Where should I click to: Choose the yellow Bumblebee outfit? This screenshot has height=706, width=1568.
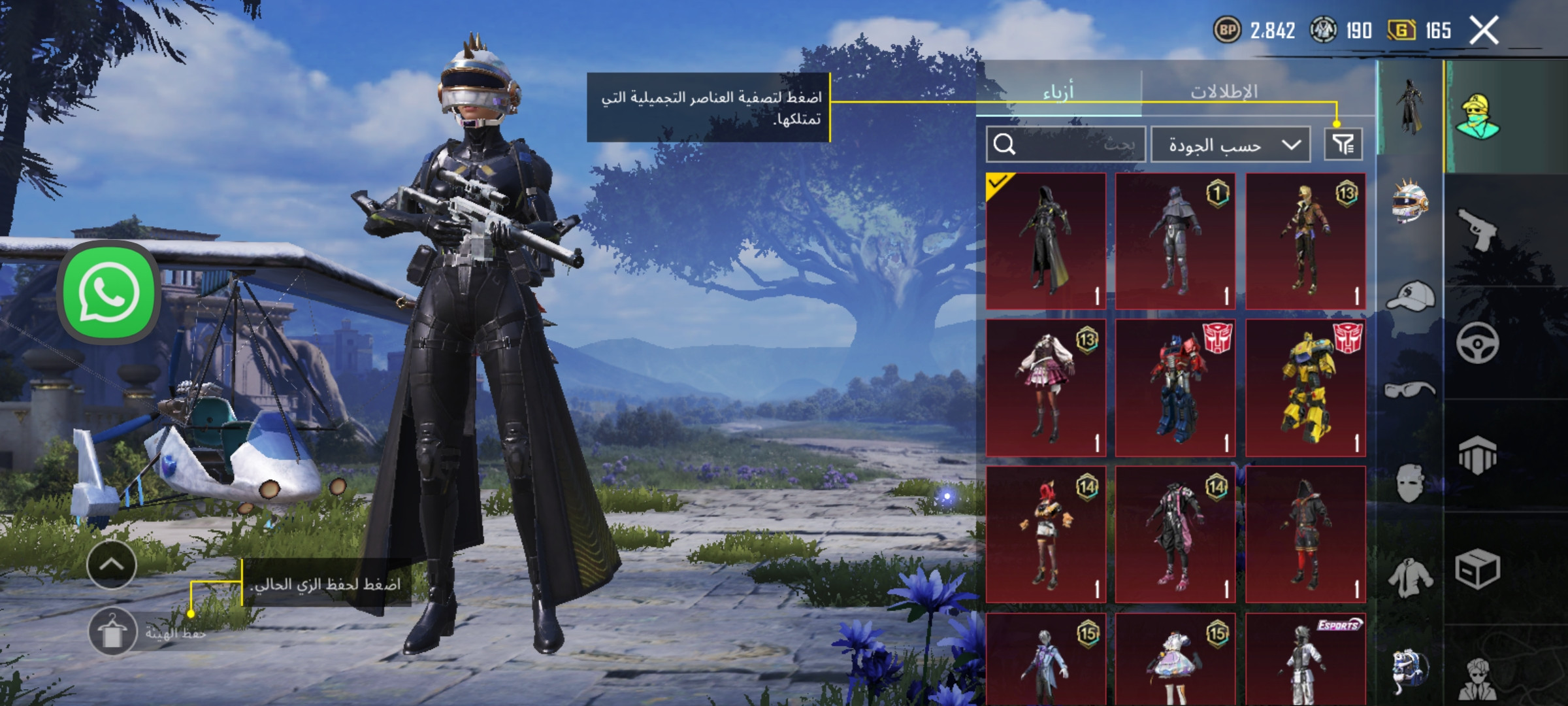click(x=1305, y=388)
